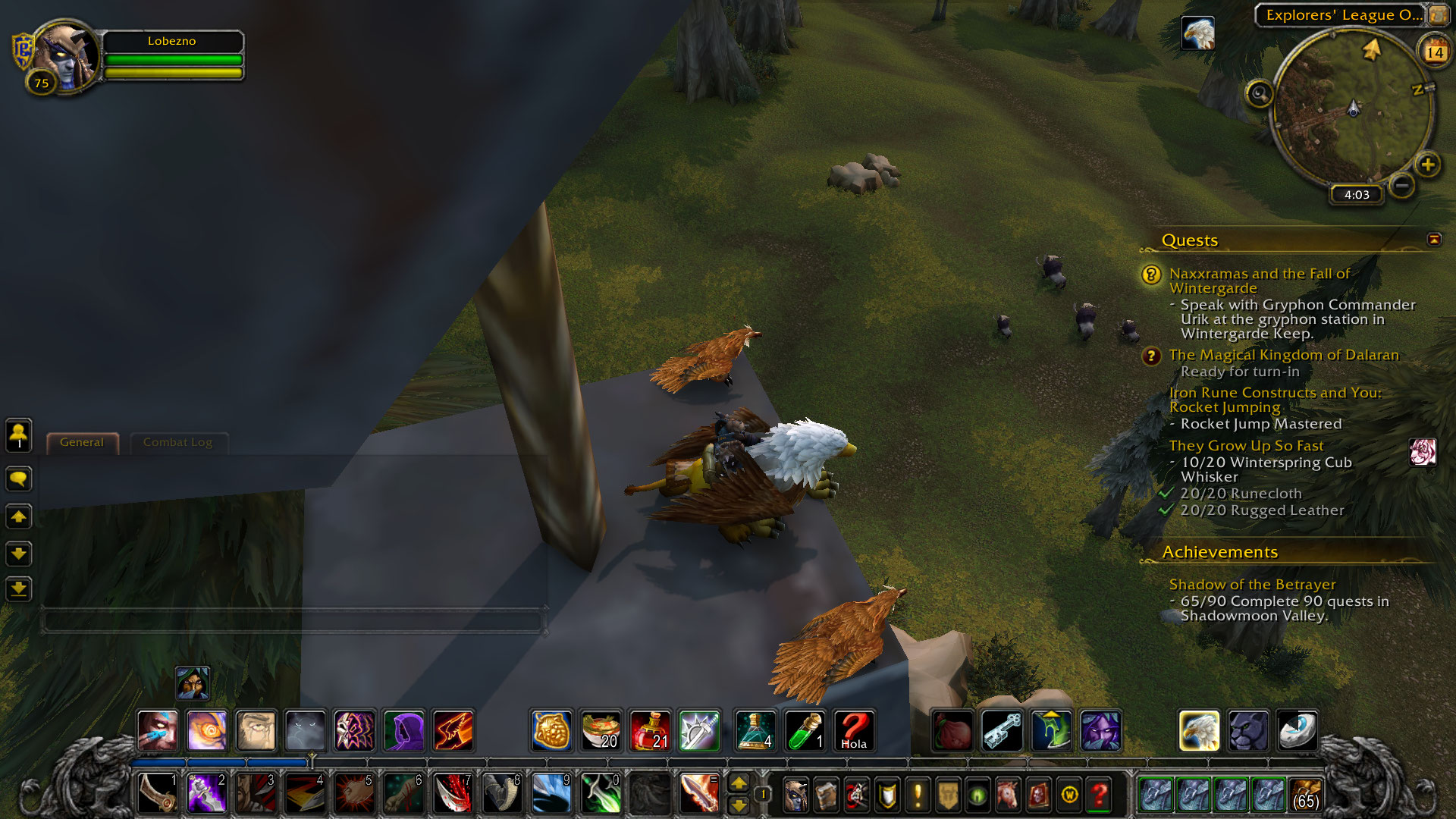Select The Magical Kingdom of Dalaran quest
The width and height of the screenshot is (1456, 819).
tap(1283, 355)
